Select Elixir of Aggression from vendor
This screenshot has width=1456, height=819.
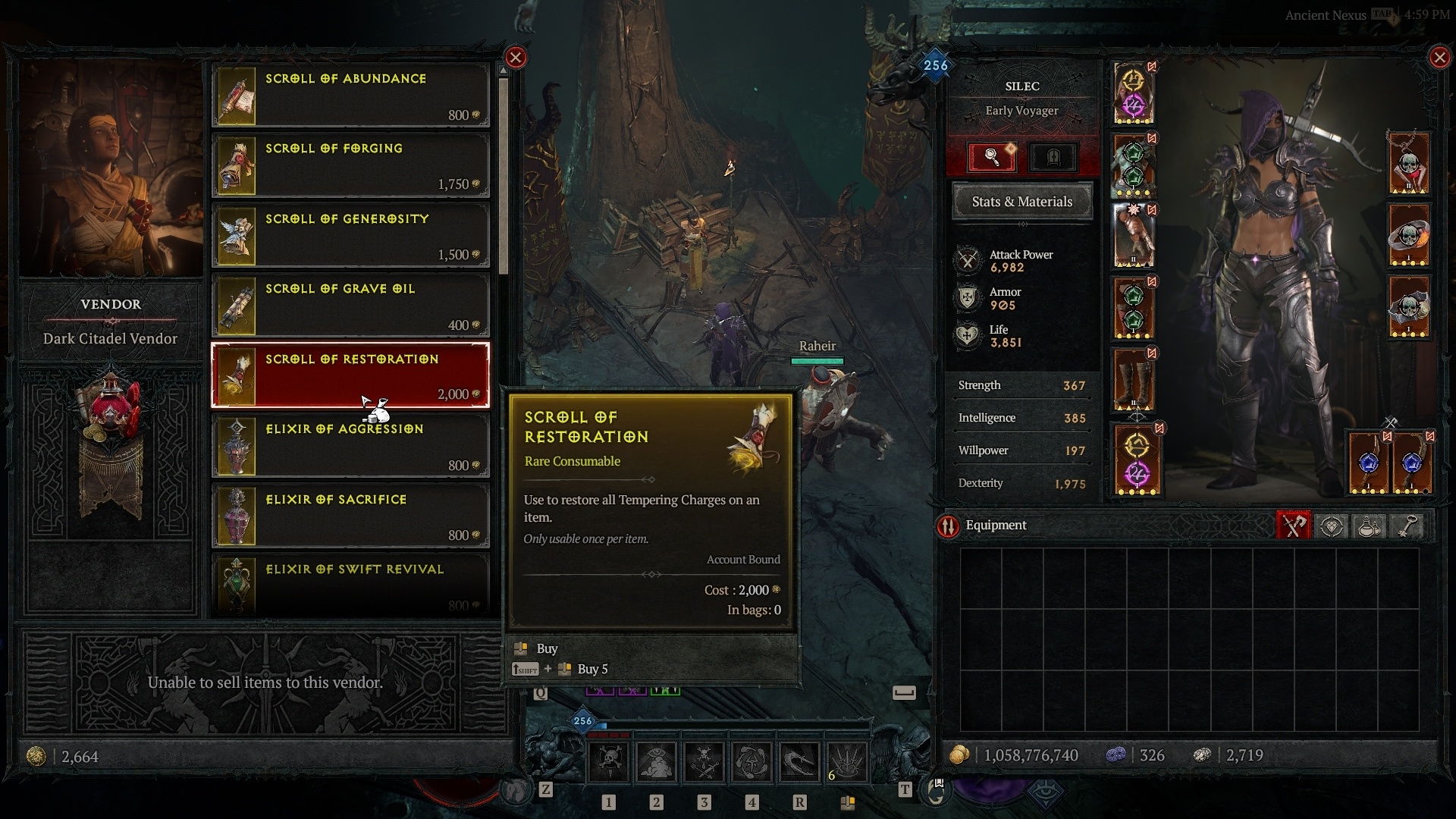pyautogui.click(x=350, y=446)
